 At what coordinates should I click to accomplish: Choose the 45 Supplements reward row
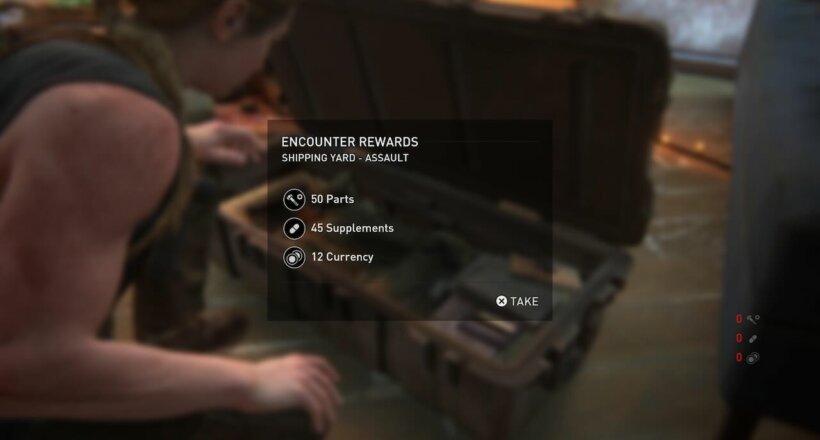click(351, 228)
